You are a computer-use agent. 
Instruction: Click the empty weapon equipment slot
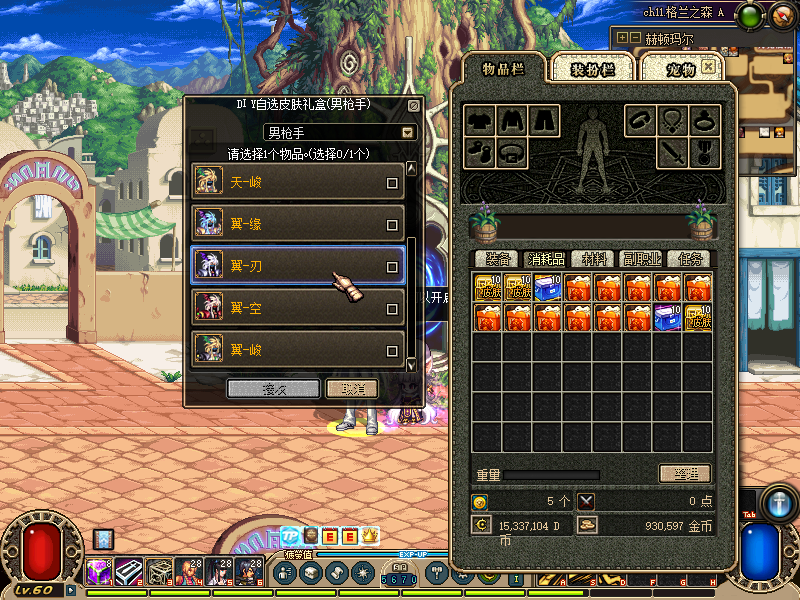(x=671, y=153)
